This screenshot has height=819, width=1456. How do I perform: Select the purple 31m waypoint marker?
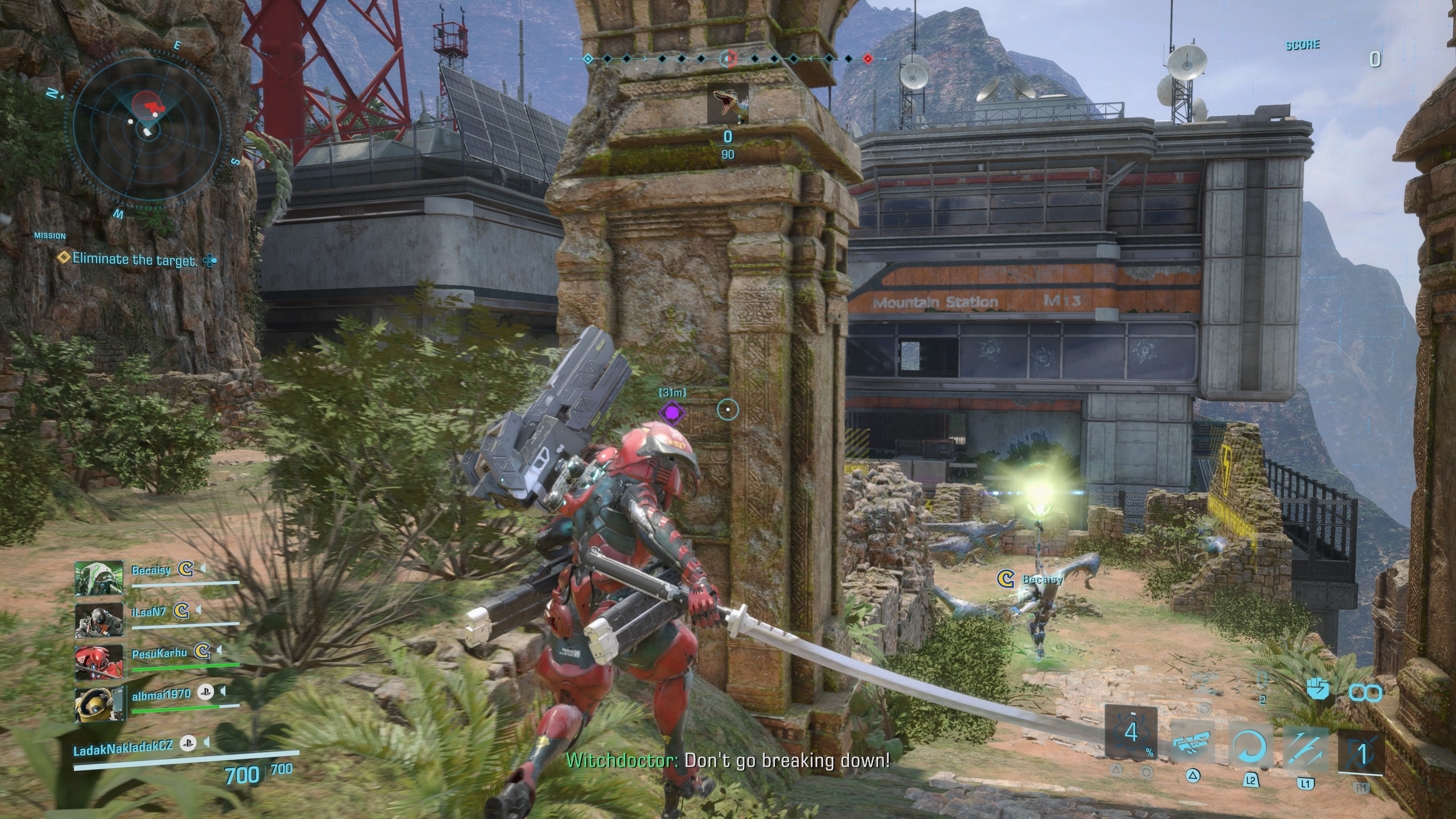click(x=672, y=413)
